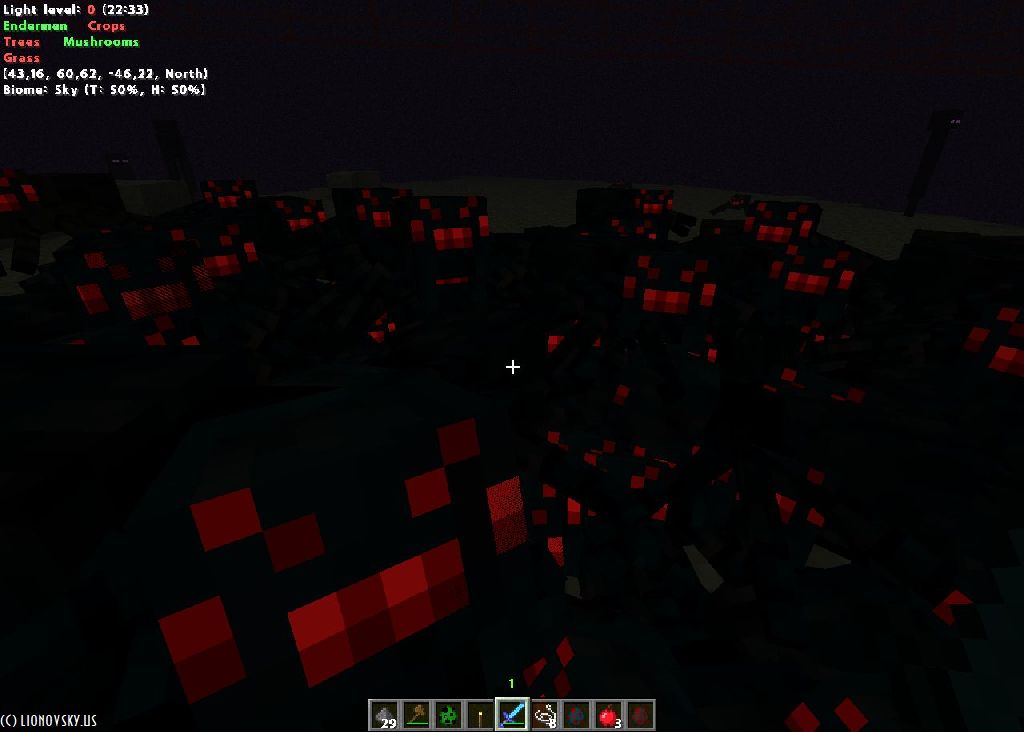This screenshot has width=1024, height=732.
Task: Switch to the torch slot
Action: (x=480, y=715)
